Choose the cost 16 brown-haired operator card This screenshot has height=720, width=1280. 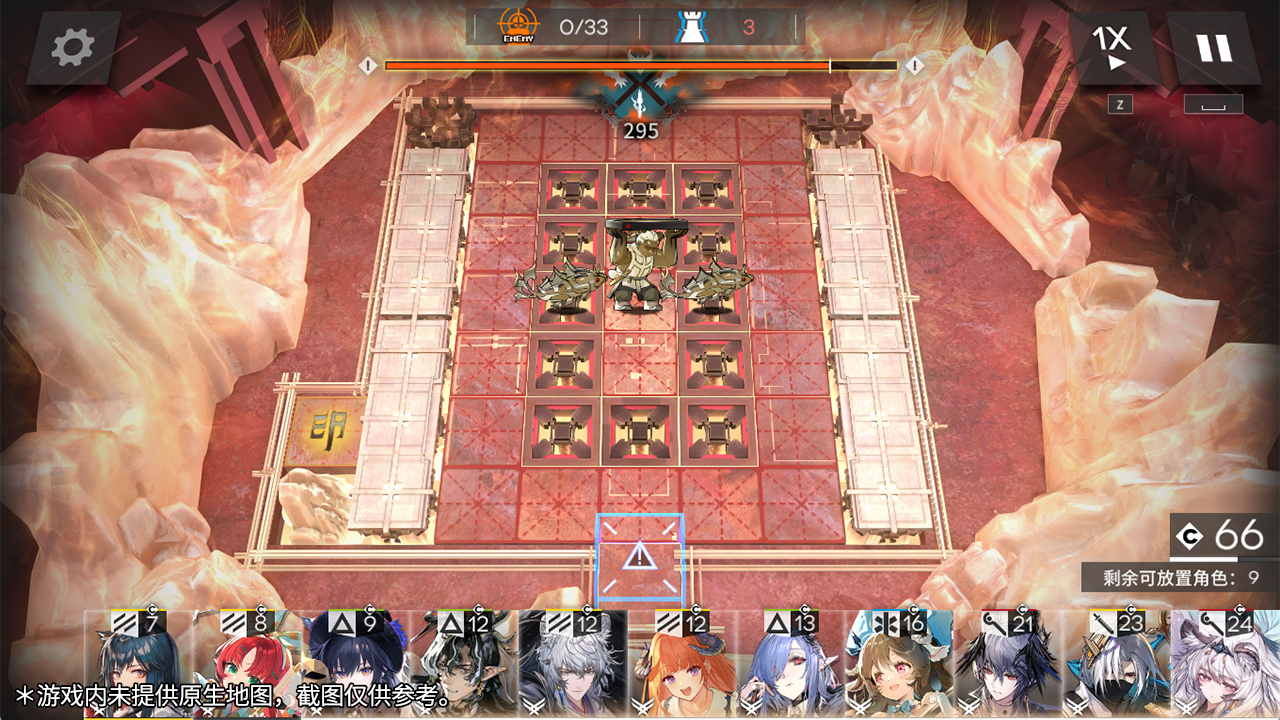pos(899,665)
